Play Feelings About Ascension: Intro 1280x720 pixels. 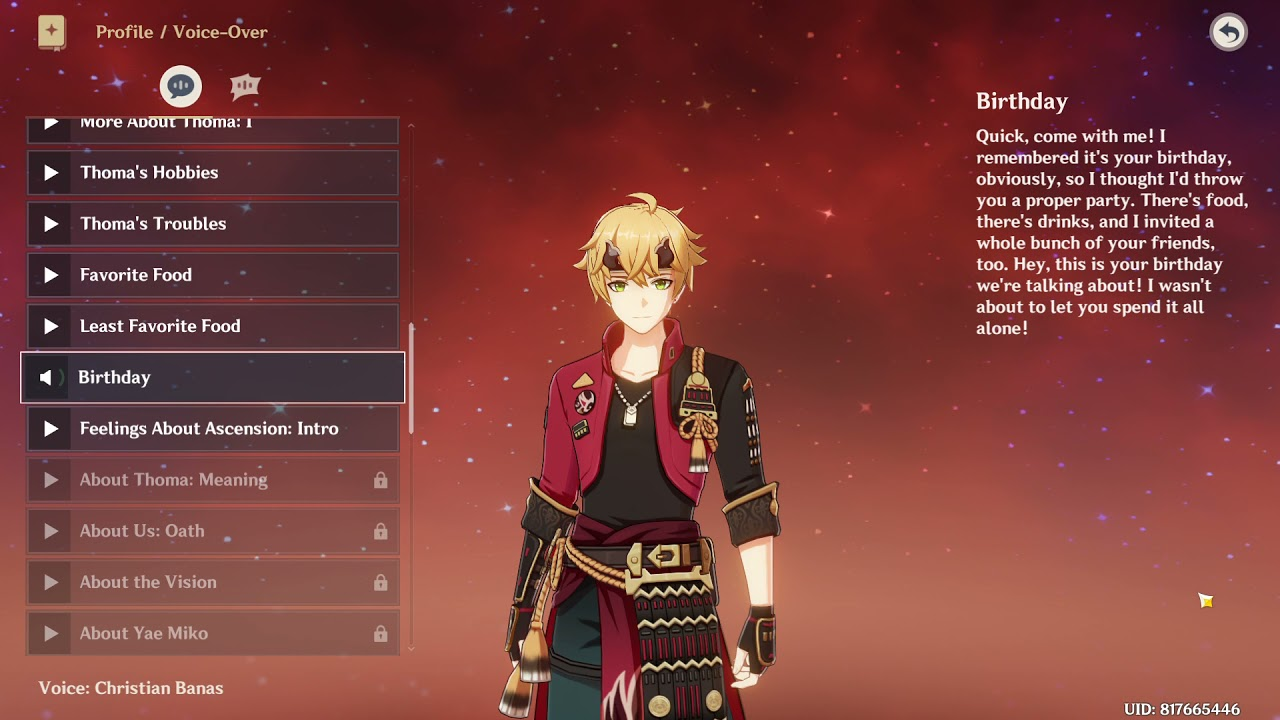click(212, 429)
